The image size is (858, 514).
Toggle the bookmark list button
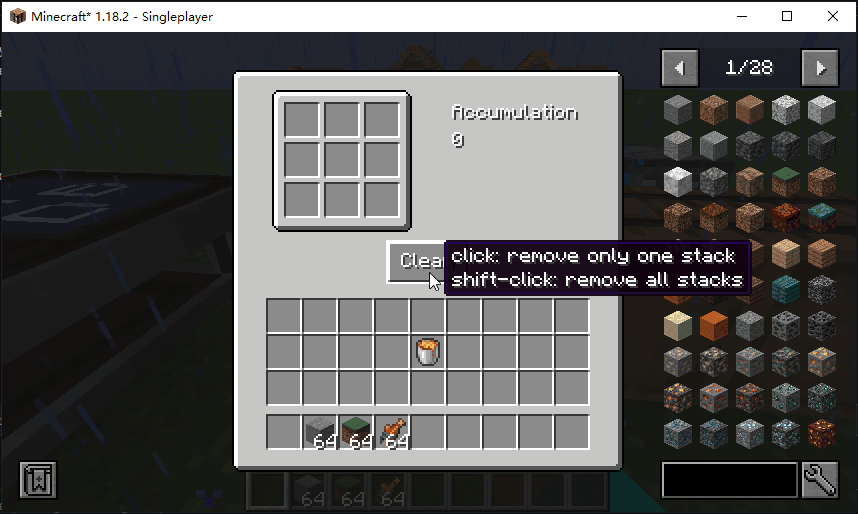(38, 480)
